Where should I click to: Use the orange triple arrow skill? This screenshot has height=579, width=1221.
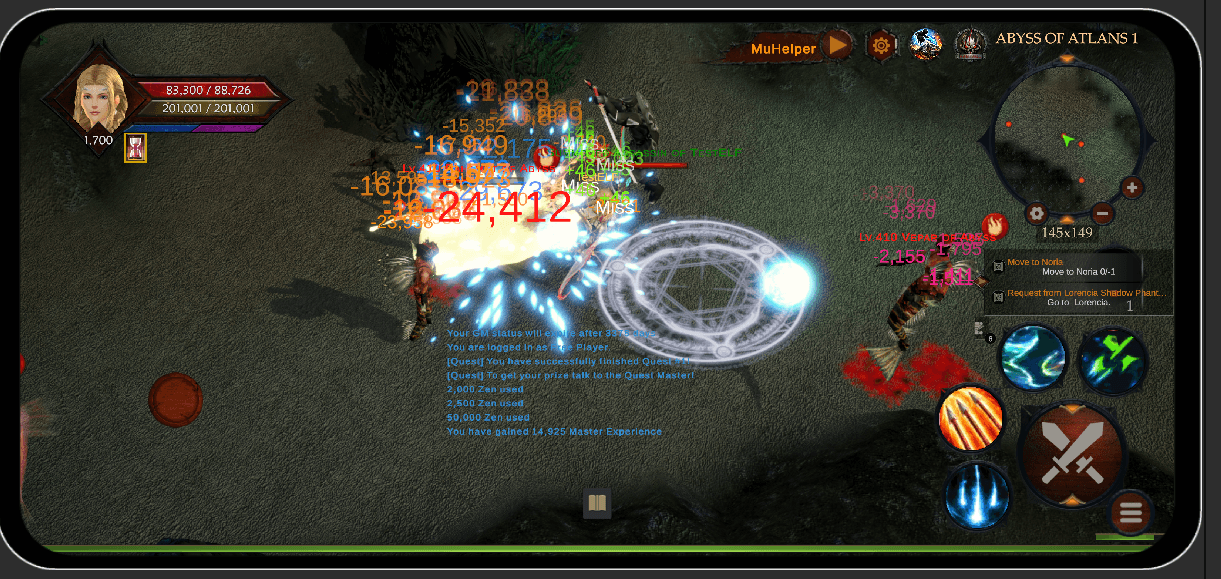click(972, 417)
